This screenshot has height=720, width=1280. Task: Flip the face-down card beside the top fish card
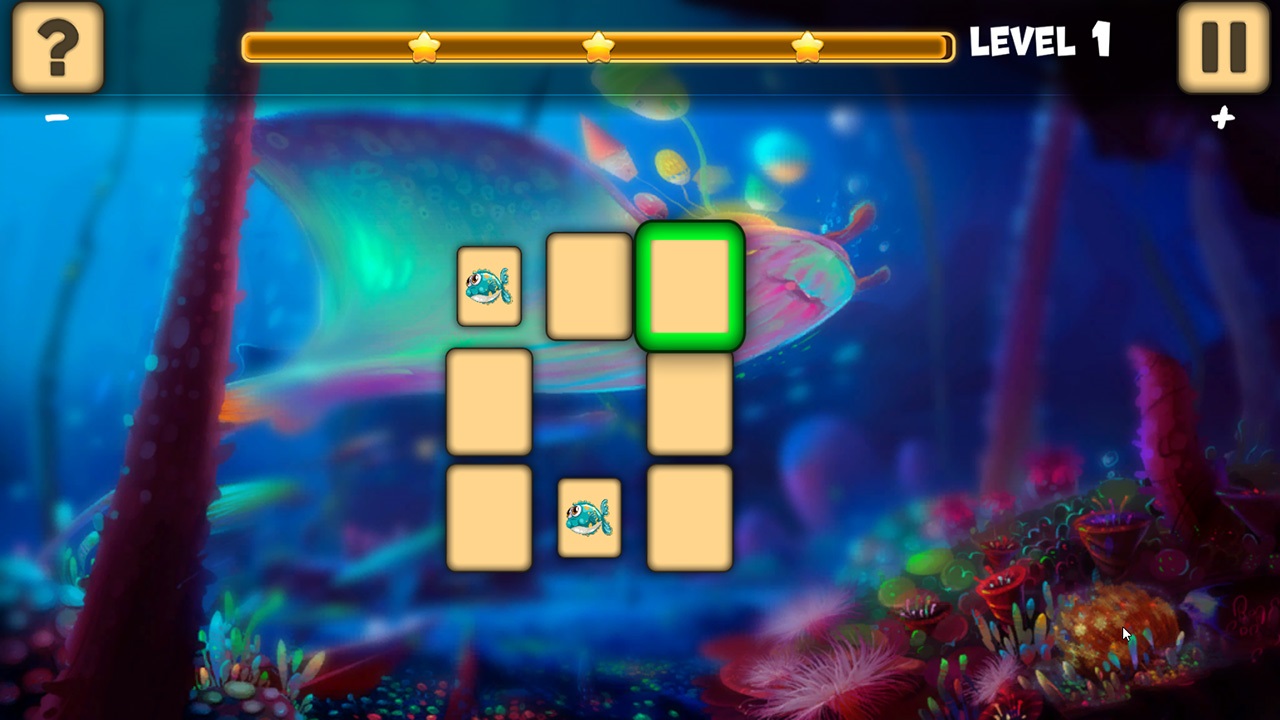[589, 287]
